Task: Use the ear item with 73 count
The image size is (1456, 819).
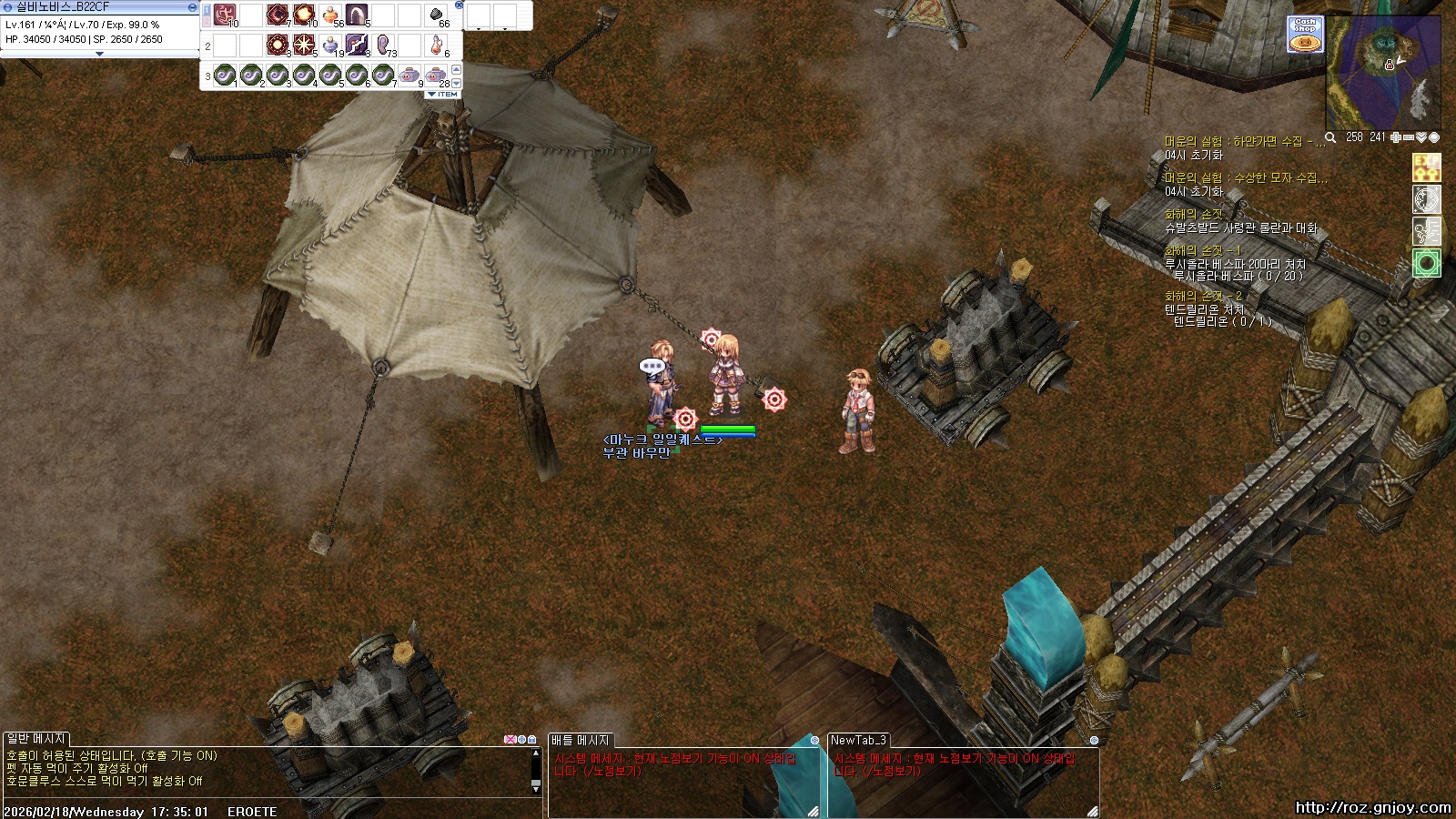Action: point(383,45)
